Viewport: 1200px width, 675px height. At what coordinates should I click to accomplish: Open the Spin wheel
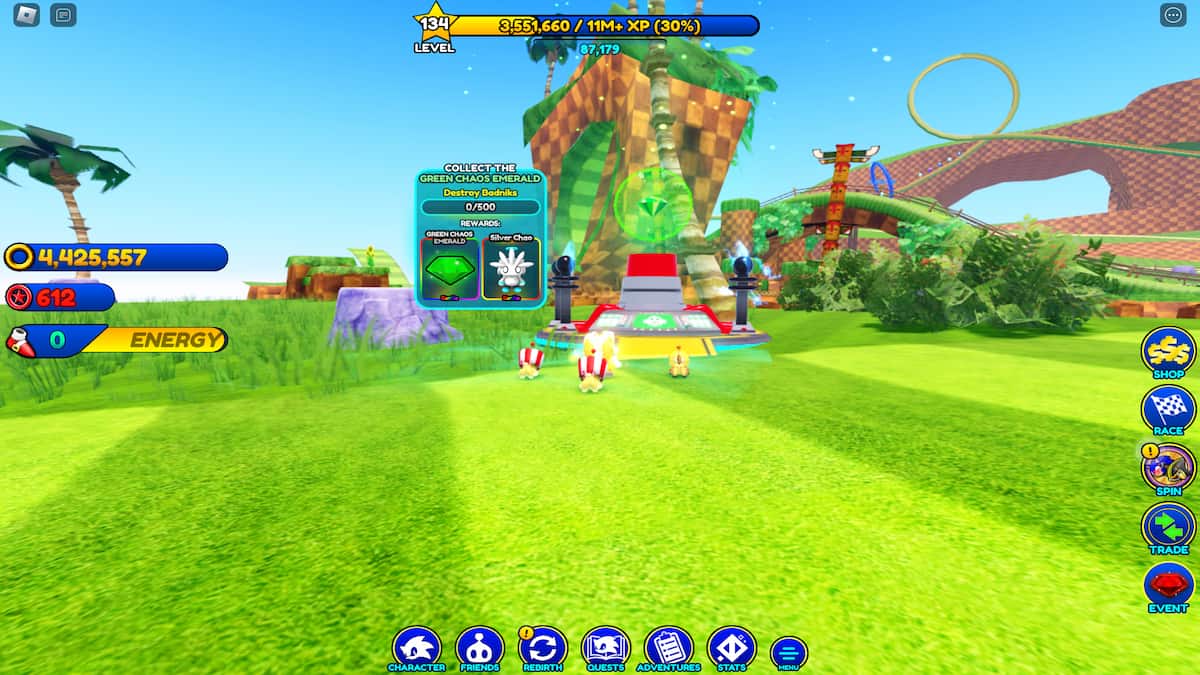click(1168, 468)
